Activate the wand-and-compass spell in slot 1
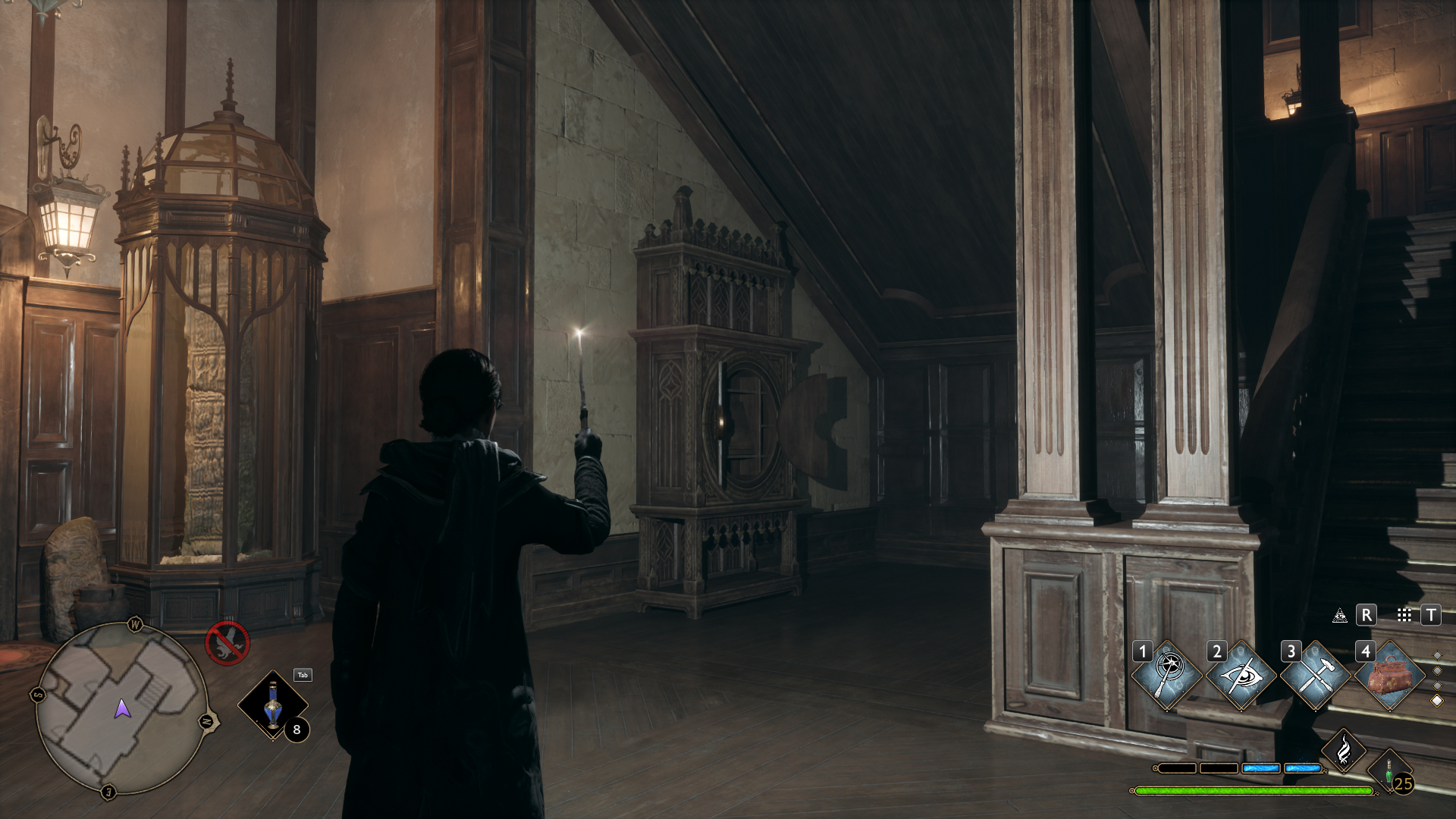The height and width of the screenshot is (819, 1456). [x=1167, y=675]
